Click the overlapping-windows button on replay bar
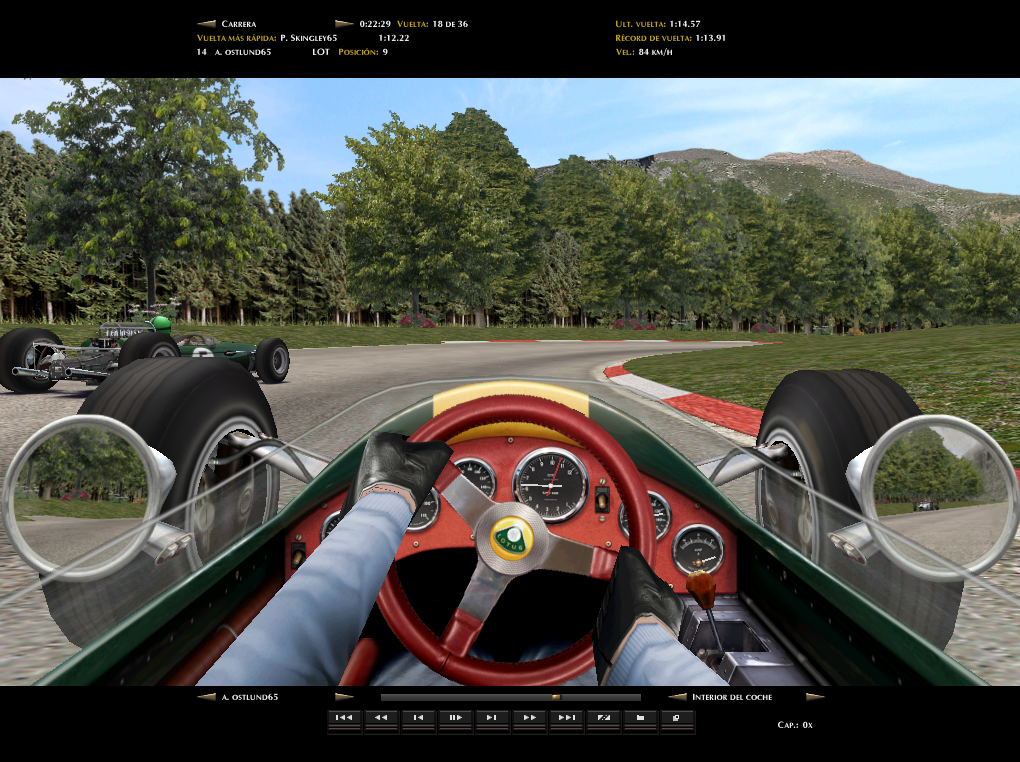 click(677, 717)
